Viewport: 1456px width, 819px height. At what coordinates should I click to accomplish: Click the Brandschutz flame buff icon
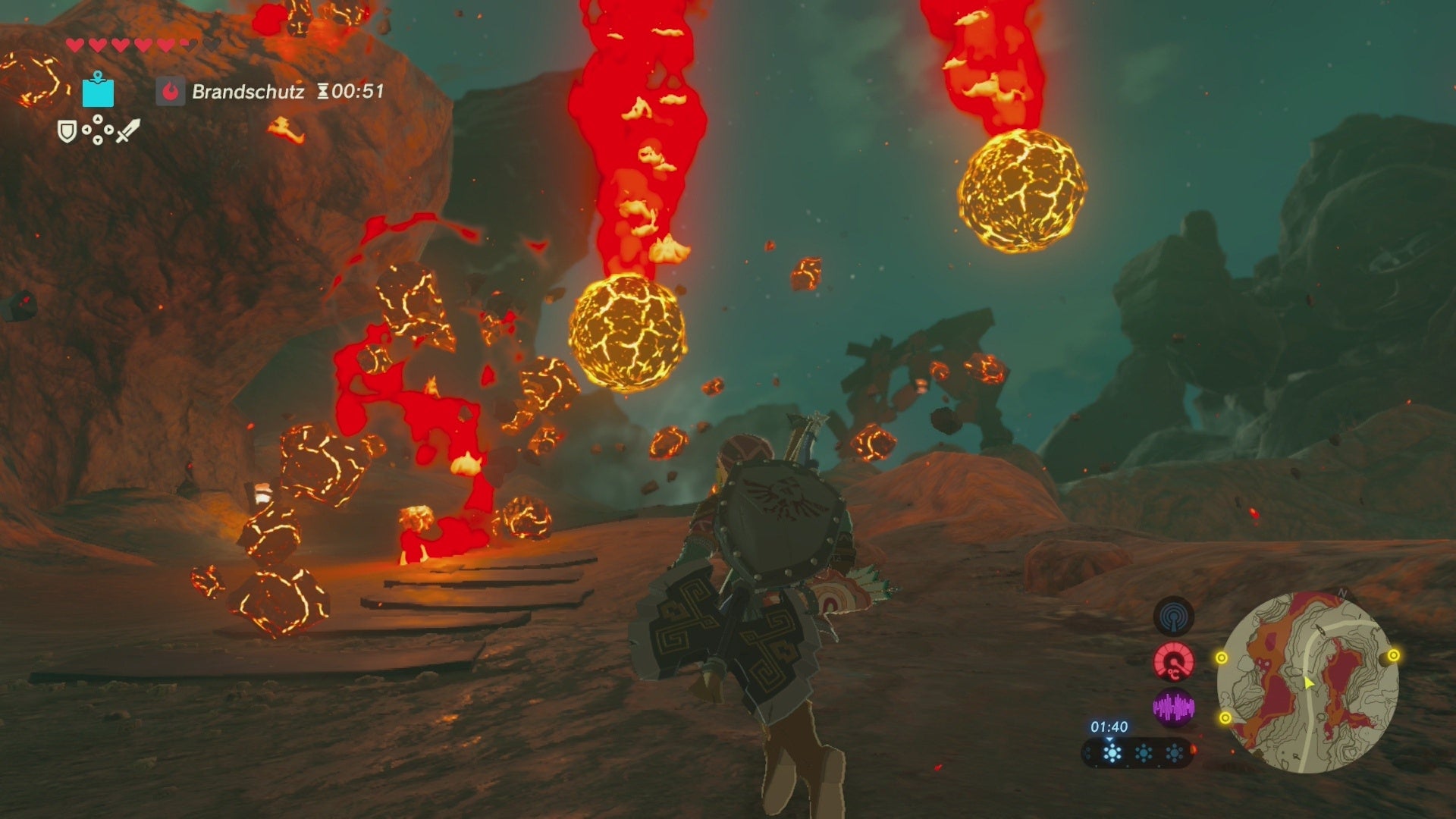tap(171, 93)
